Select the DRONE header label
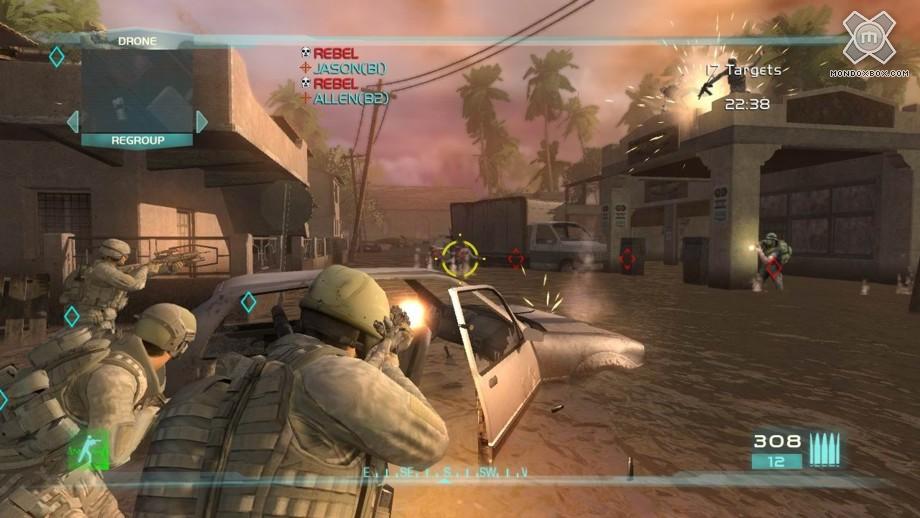This screenshot has height=518, width=920. coord(137,41)
